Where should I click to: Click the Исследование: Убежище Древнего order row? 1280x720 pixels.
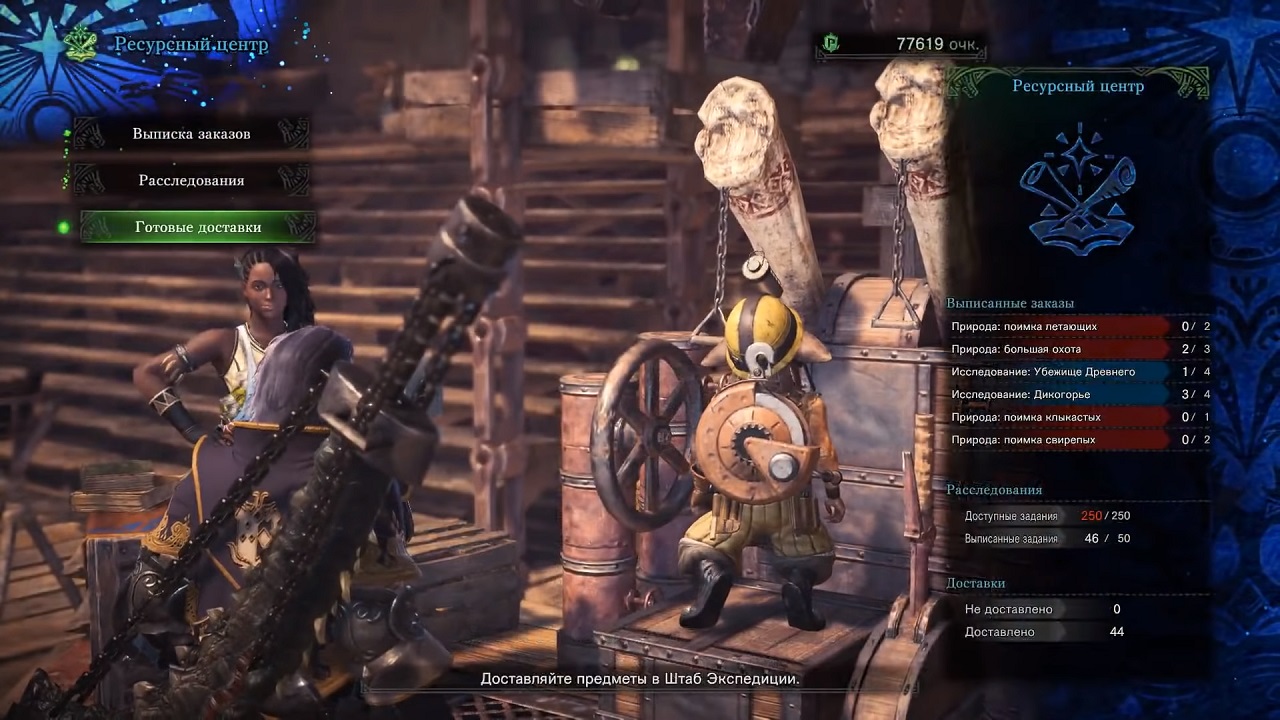point(1078,372)
